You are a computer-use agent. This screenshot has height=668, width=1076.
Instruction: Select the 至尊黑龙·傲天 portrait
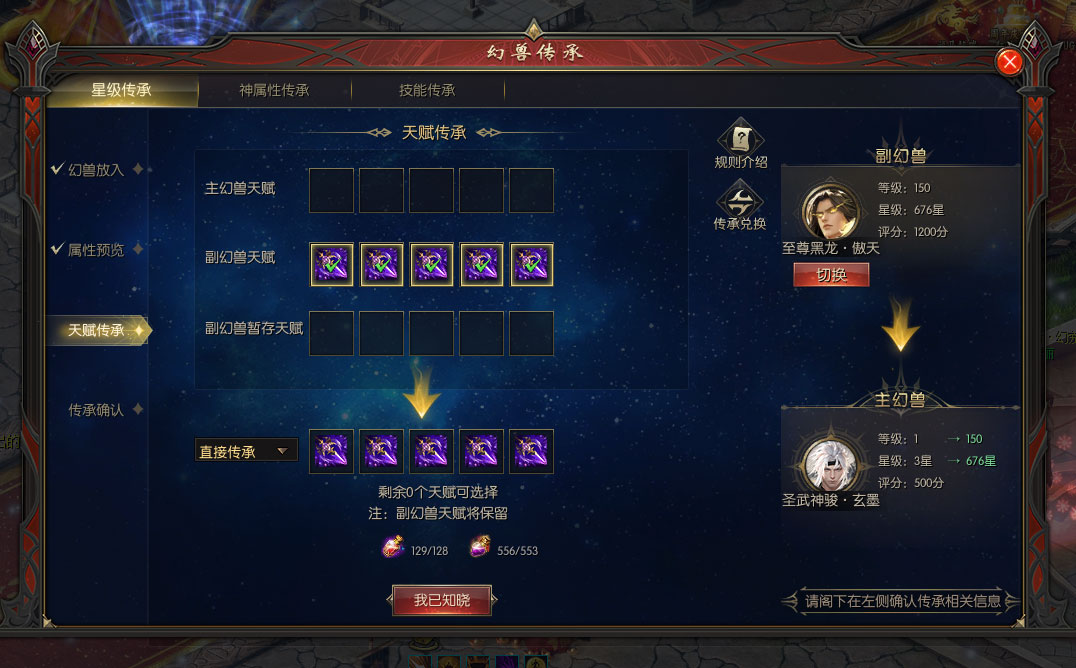(x=831, y=212)
